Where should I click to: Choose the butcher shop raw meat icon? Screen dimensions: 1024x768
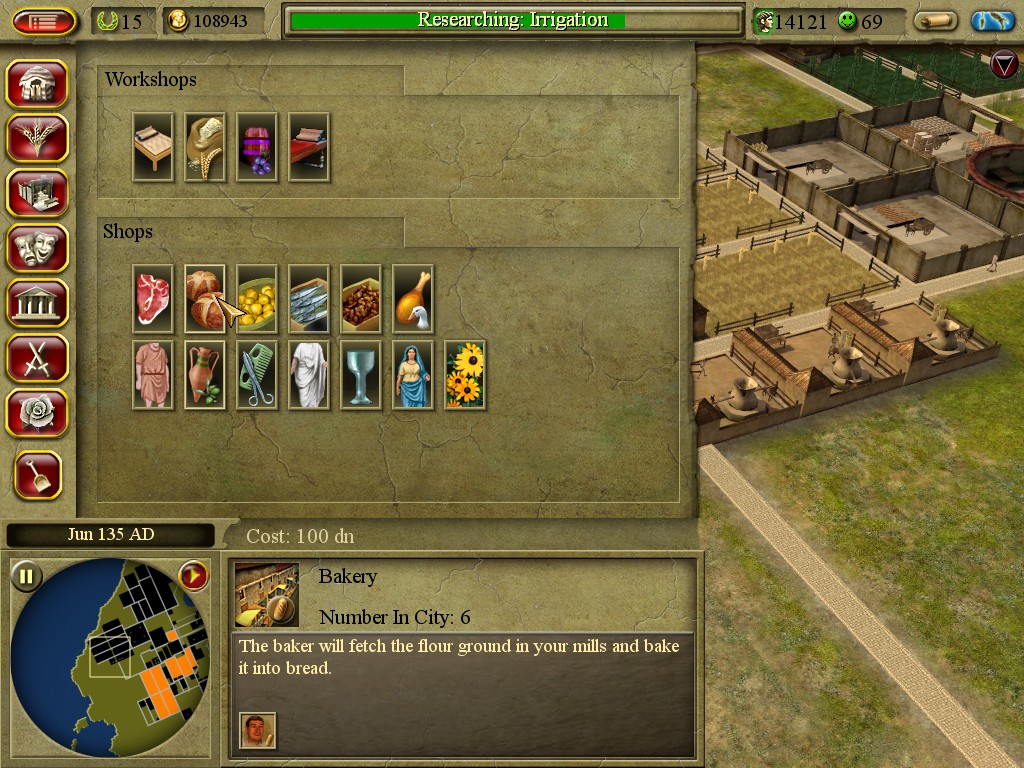coord(153,298)
